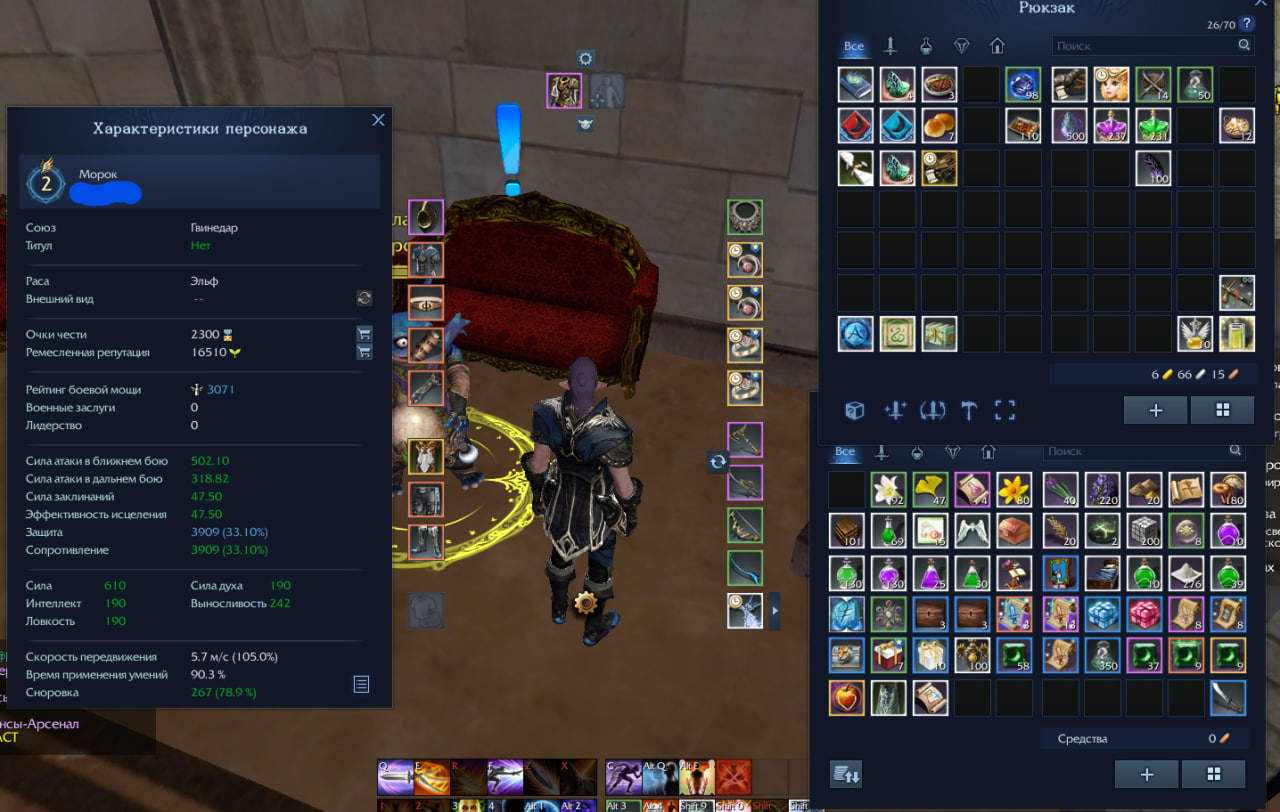The height and width of the screenshot is (812, 1280).
Task: Toggle the weapon set swap button
Action: tap(717, 462)
